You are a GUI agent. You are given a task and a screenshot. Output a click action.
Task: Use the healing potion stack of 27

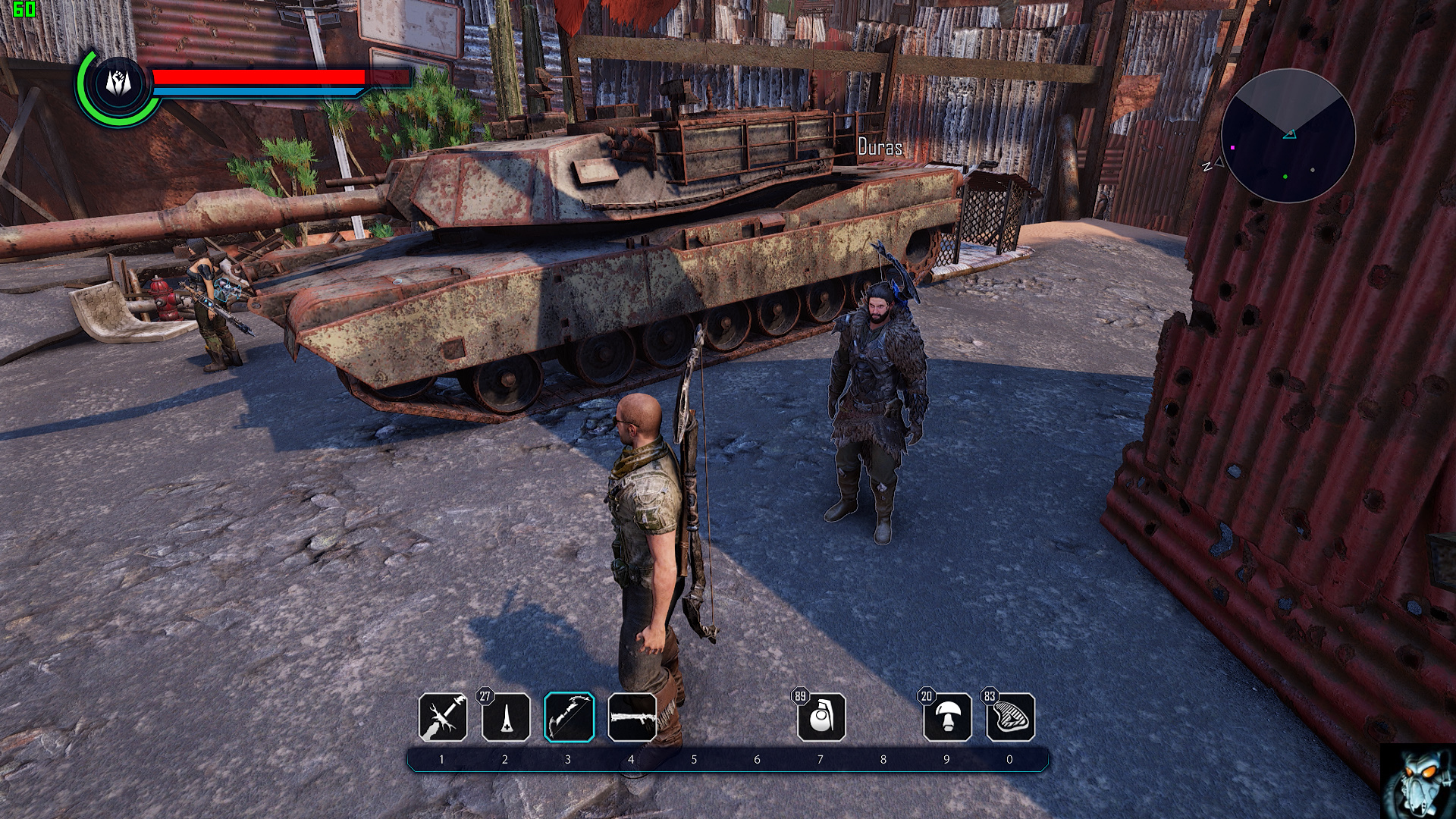[506, 717]
